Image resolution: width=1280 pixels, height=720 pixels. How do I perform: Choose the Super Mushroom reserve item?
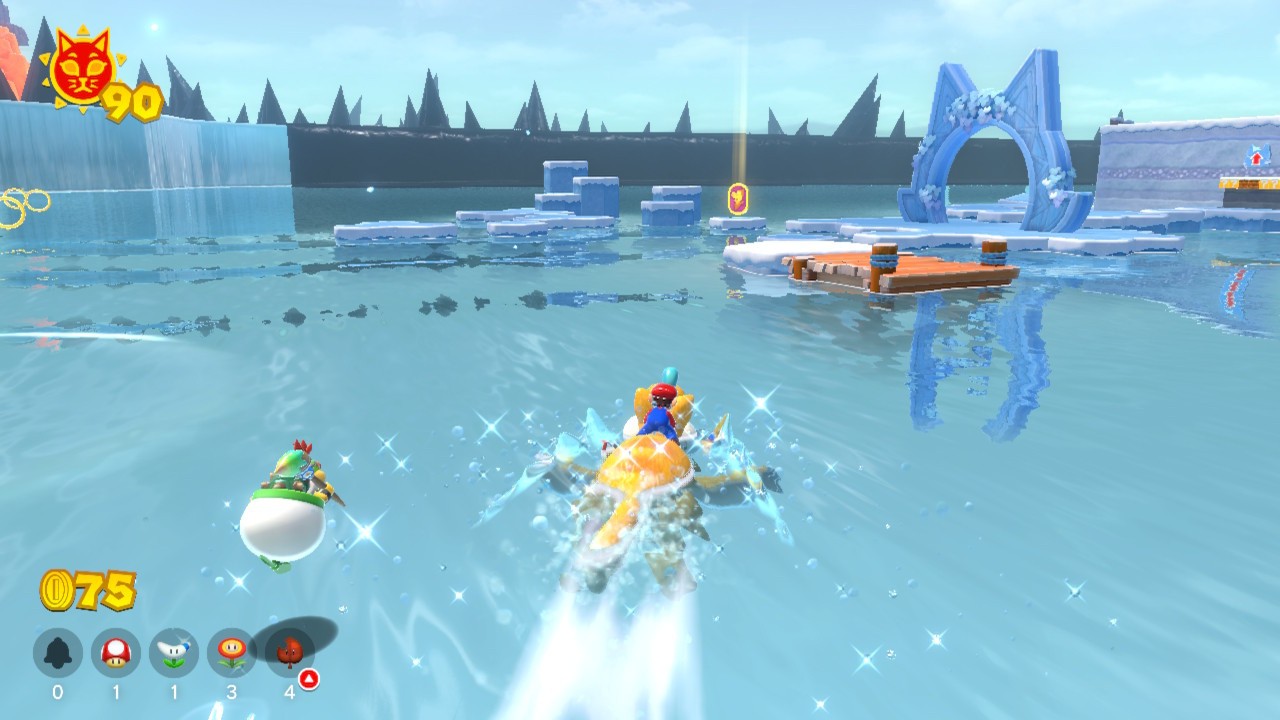pos(116,654)
